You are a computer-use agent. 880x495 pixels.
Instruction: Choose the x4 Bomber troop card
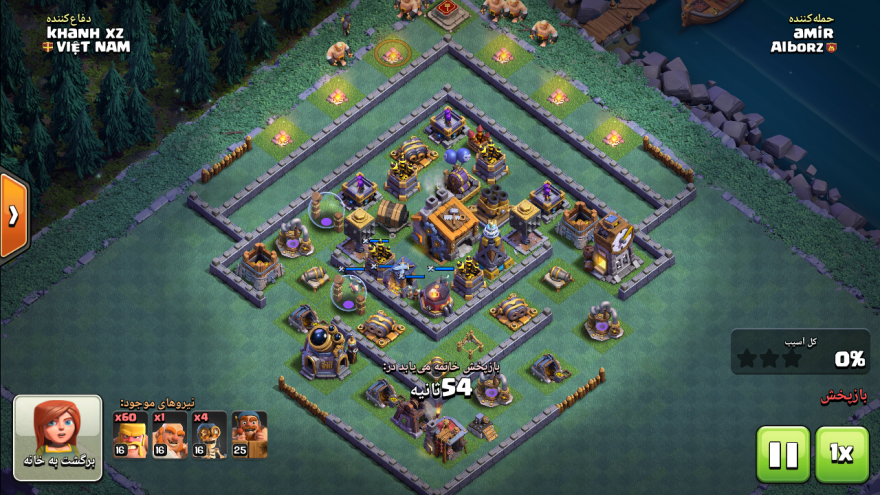[x=209, y=435]
